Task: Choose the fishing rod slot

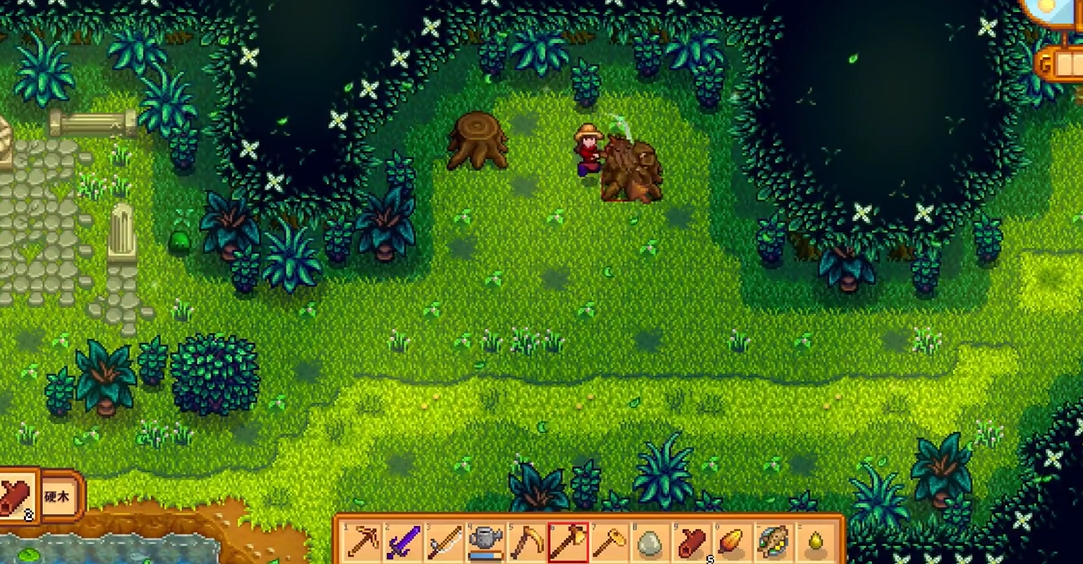Action: 444,543
